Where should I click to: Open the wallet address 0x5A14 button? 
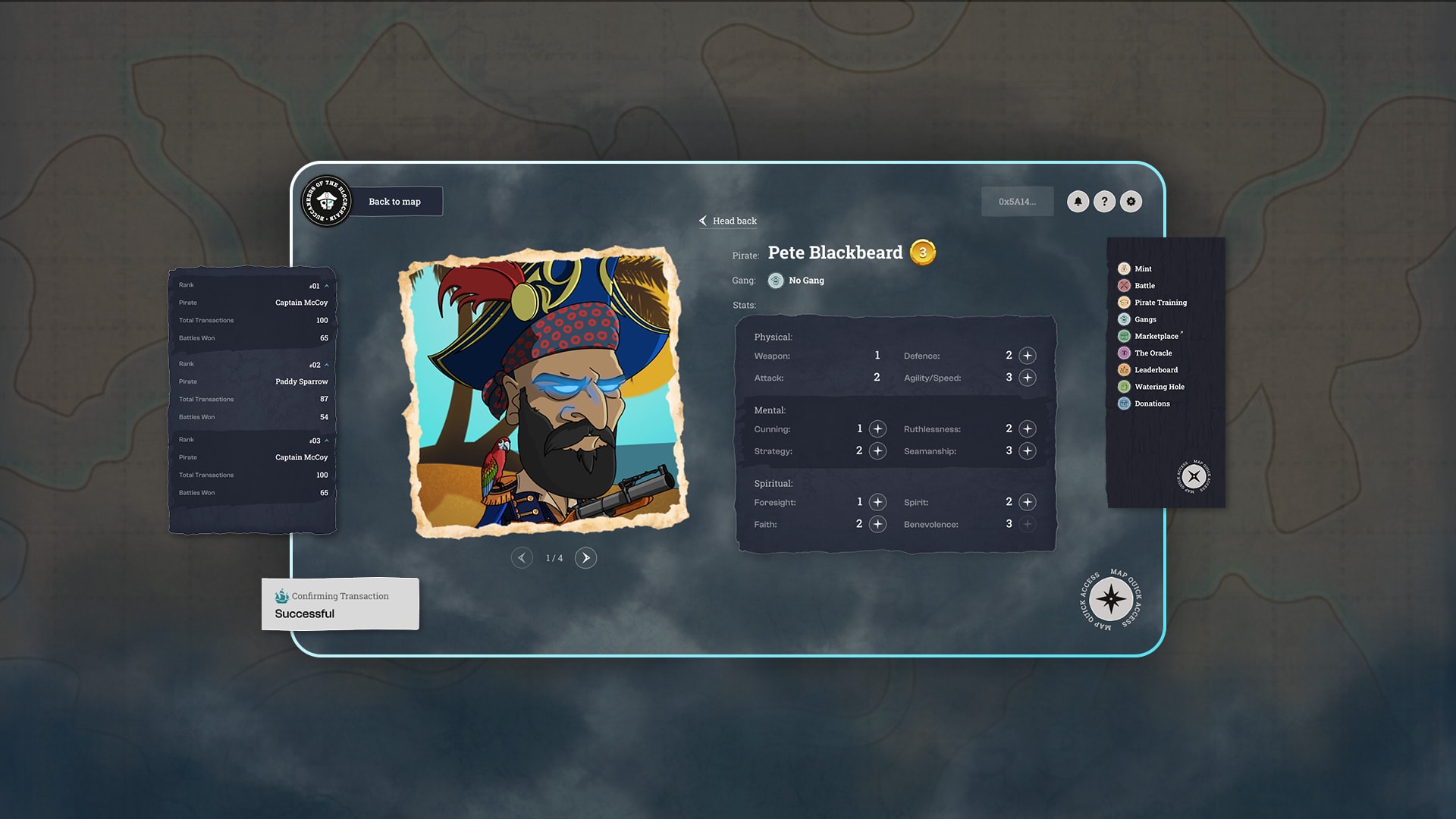tap(1017, 202)
